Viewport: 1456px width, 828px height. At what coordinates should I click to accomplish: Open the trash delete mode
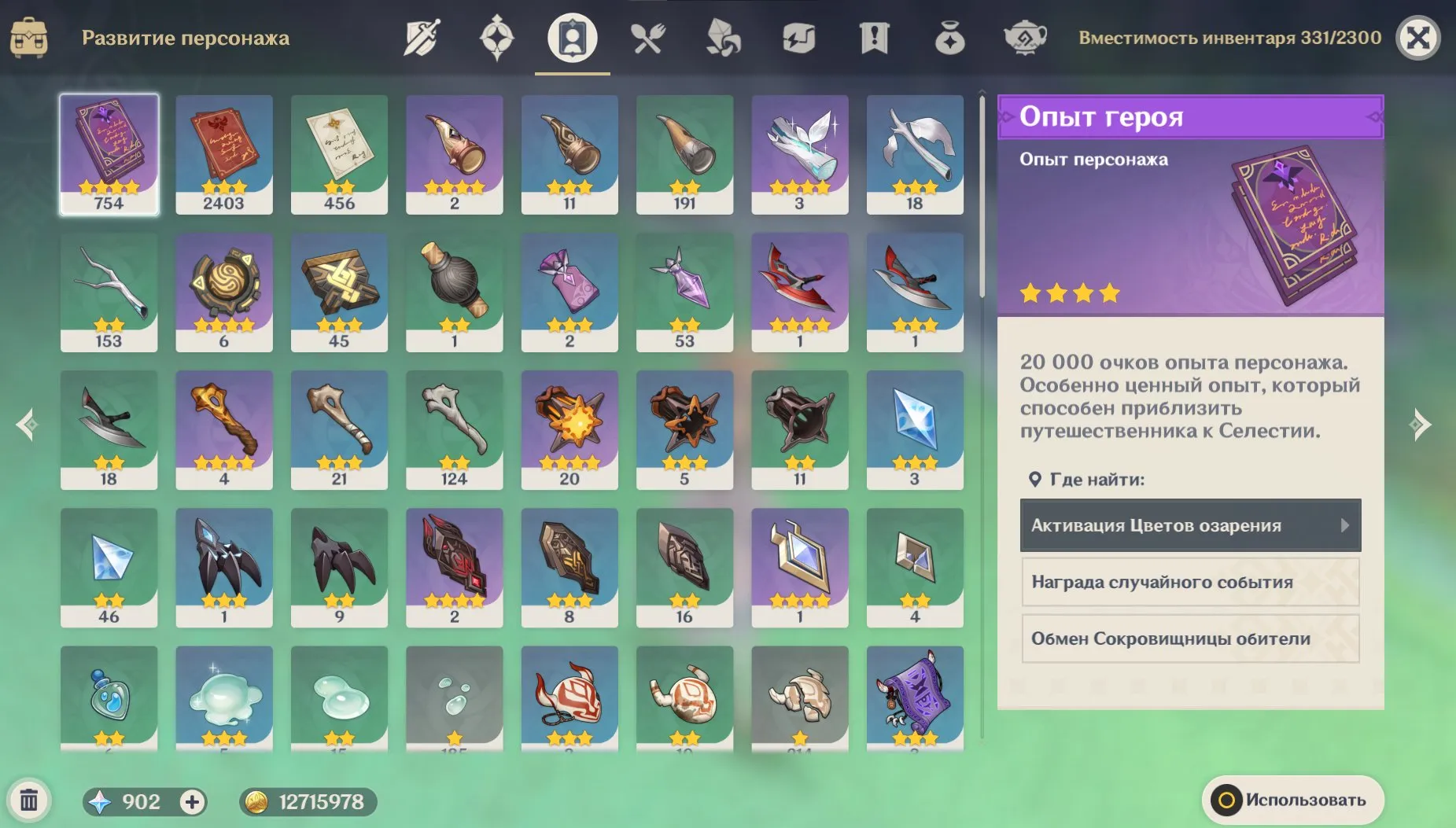29,800
